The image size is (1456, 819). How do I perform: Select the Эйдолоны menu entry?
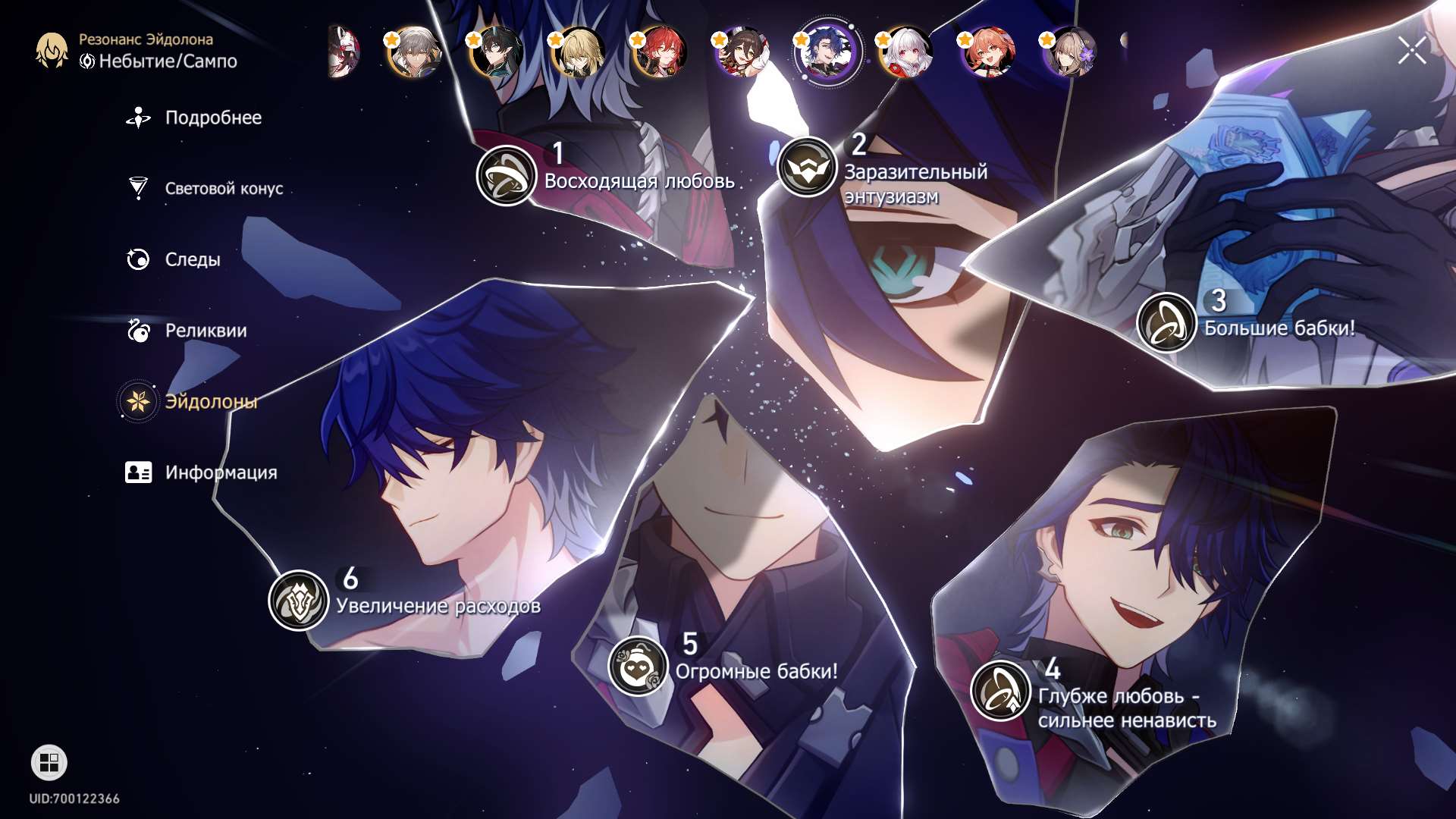(x=210, y=401)
